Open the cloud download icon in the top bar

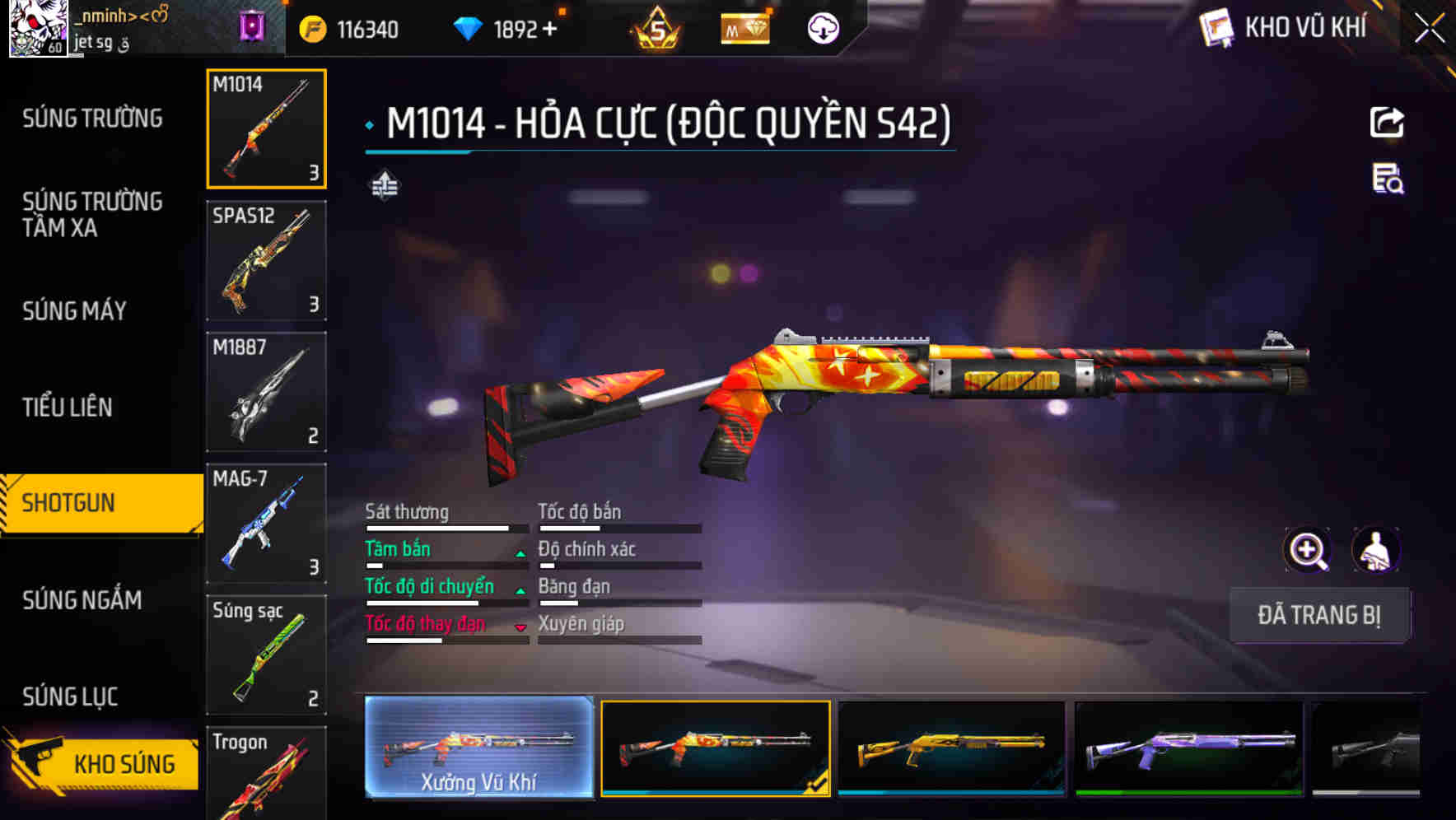click(823, 27)
